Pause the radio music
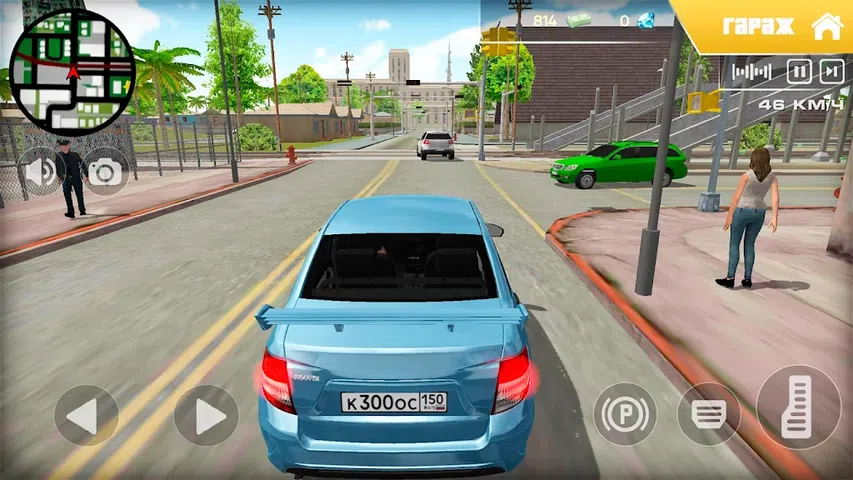Image resolution: width=853 pixels, height=480 pixels. 798,71
